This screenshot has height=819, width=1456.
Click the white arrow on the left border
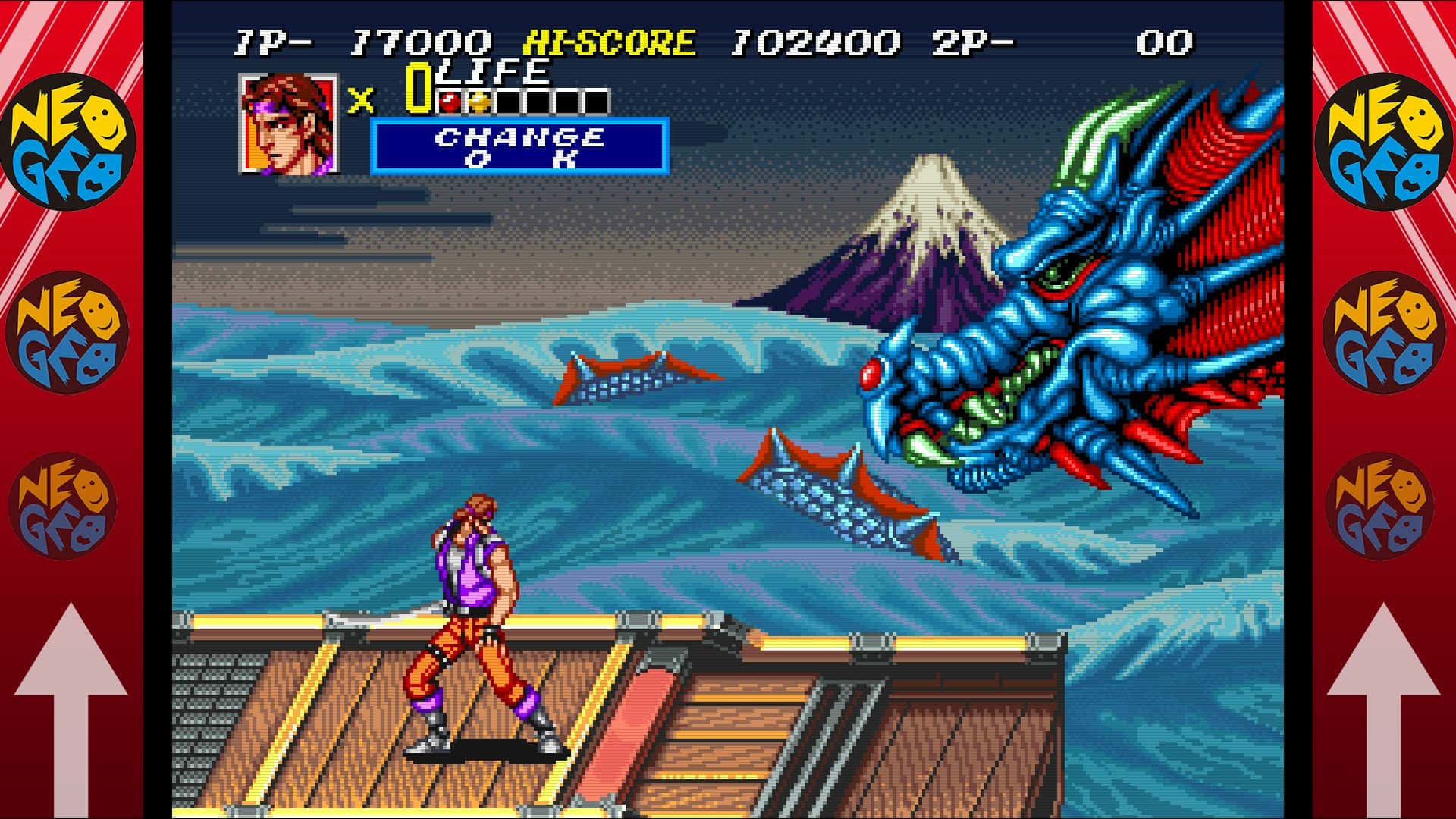[72, 682]
